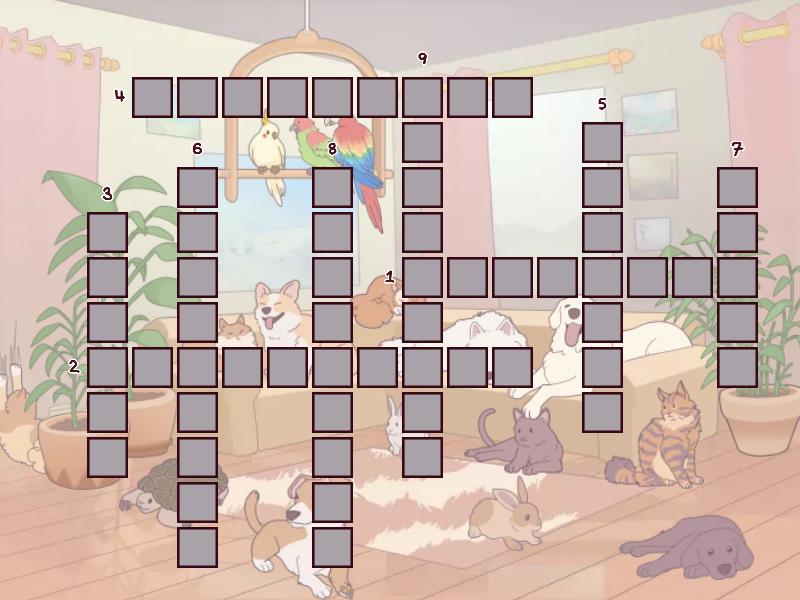Select the top cell of word 6
This screenshot has width=800, height=600.
point(197,187)
